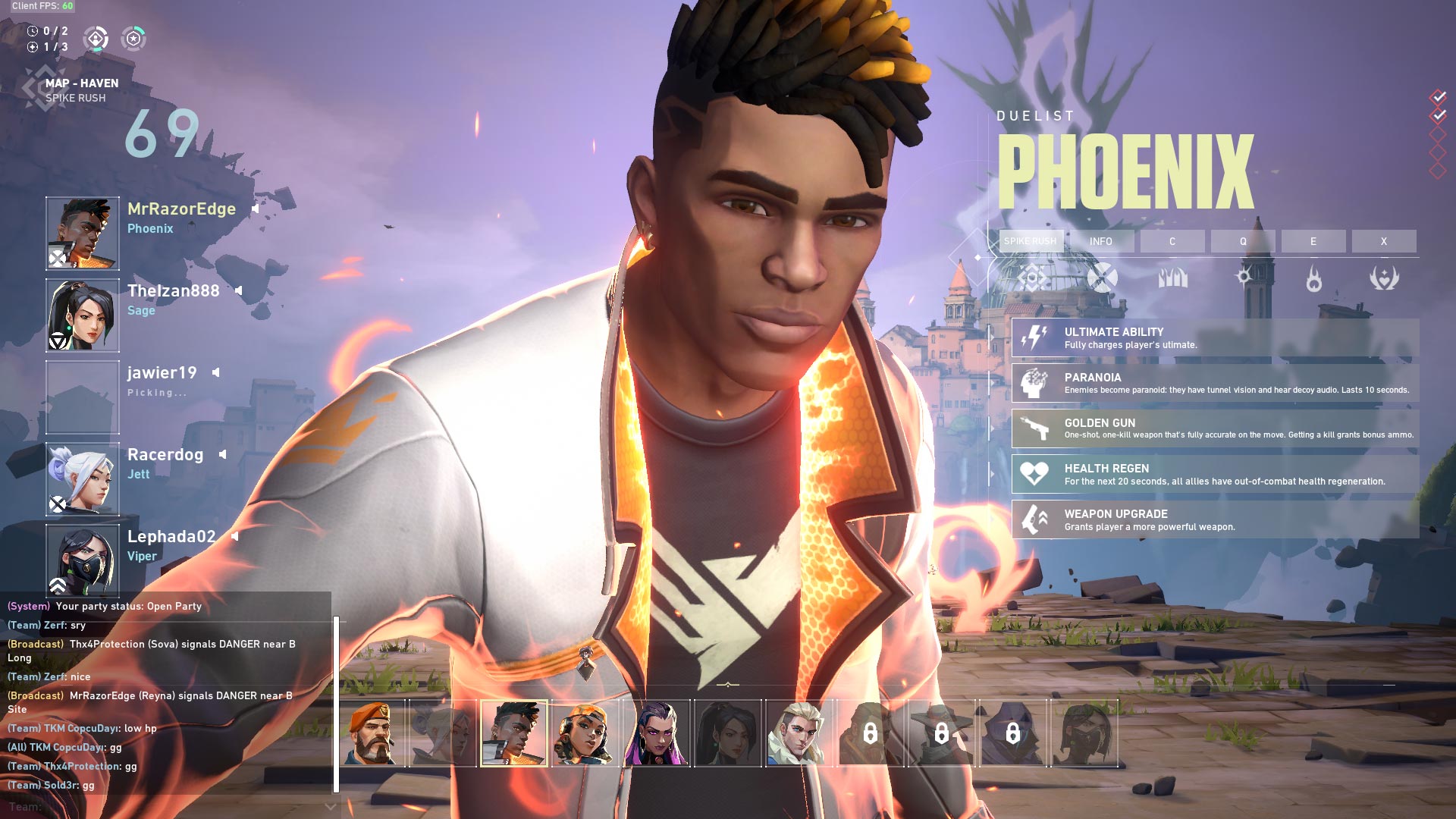The width and height of the screenshot is (1456, 819).
Task: Select the Ultimate Ability orb entry
Action: (1215, 337)
